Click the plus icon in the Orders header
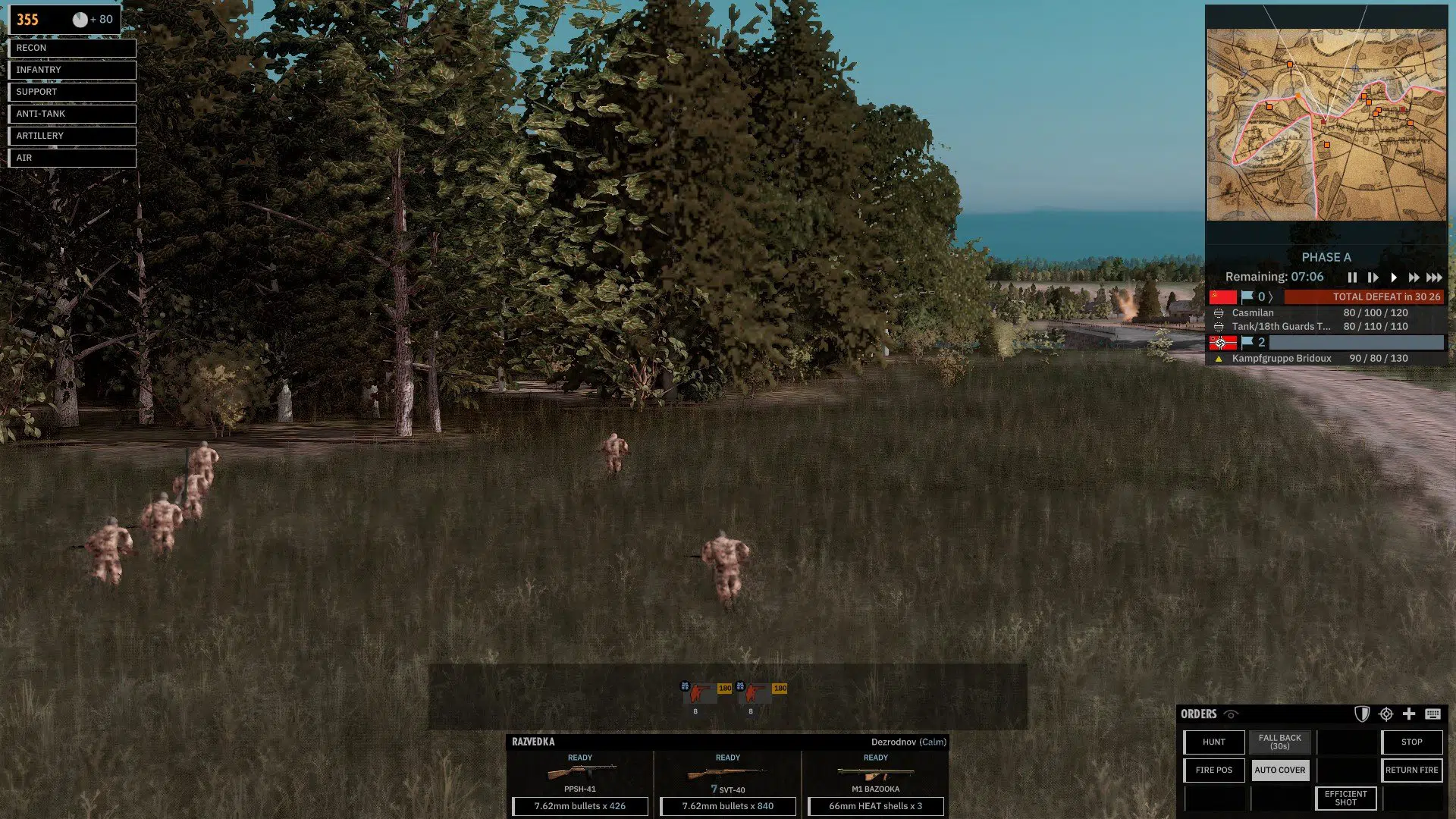This screenshot has width=1456, height=819. tap(1410, 714)
